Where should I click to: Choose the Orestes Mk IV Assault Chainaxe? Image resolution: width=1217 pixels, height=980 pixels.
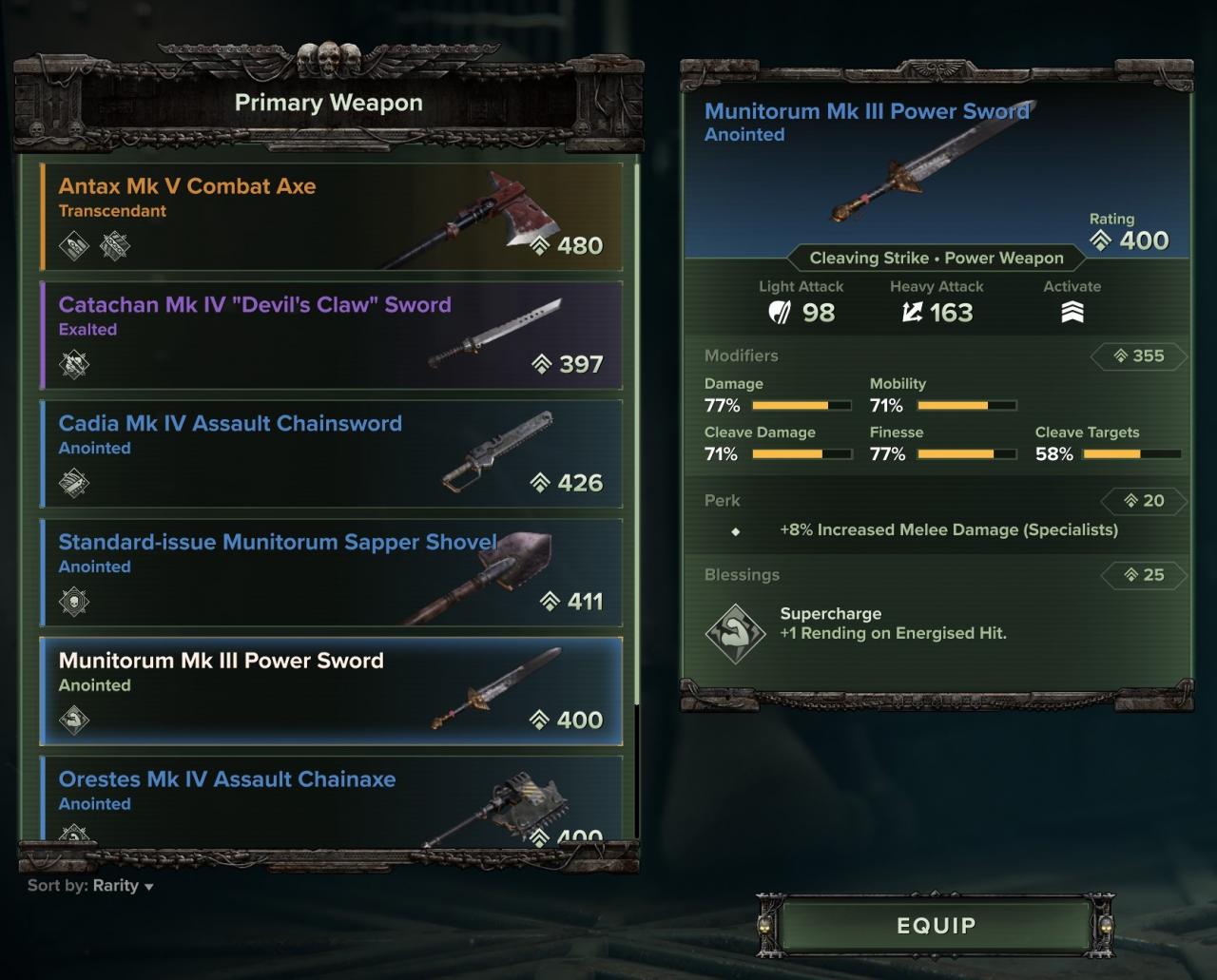331,798
